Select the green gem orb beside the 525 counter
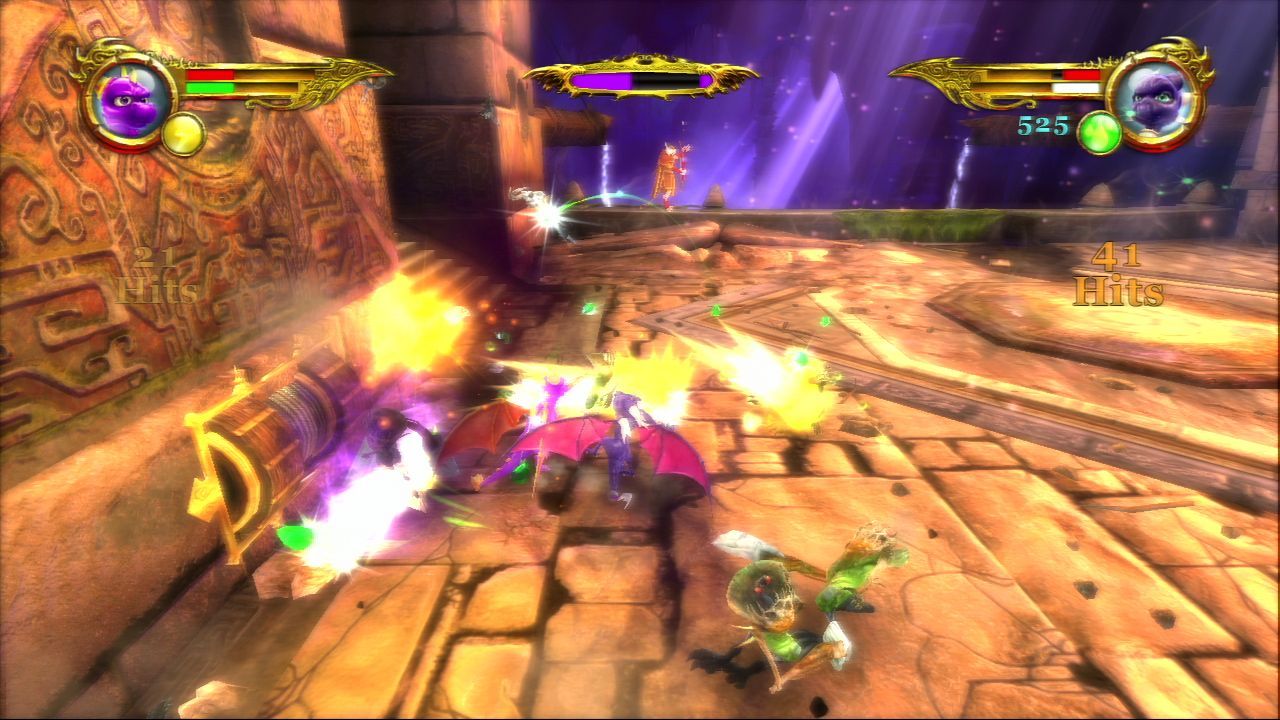Image resolution: width=1280 pixels, height=720 pixels. click(1101, 133)
